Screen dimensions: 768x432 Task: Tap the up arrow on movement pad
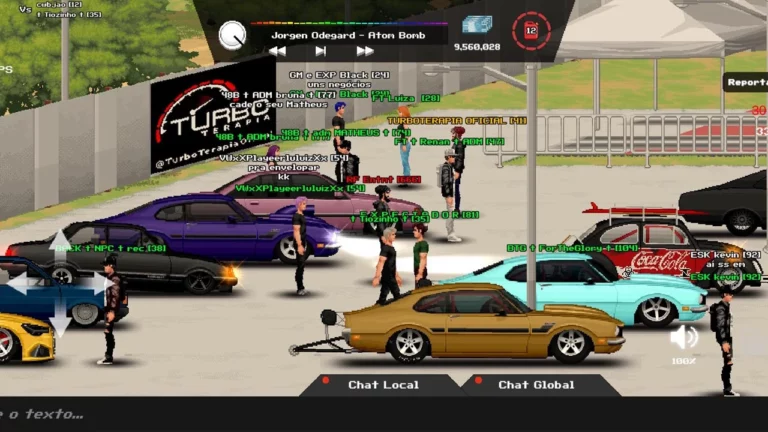(x=60, y=244)
